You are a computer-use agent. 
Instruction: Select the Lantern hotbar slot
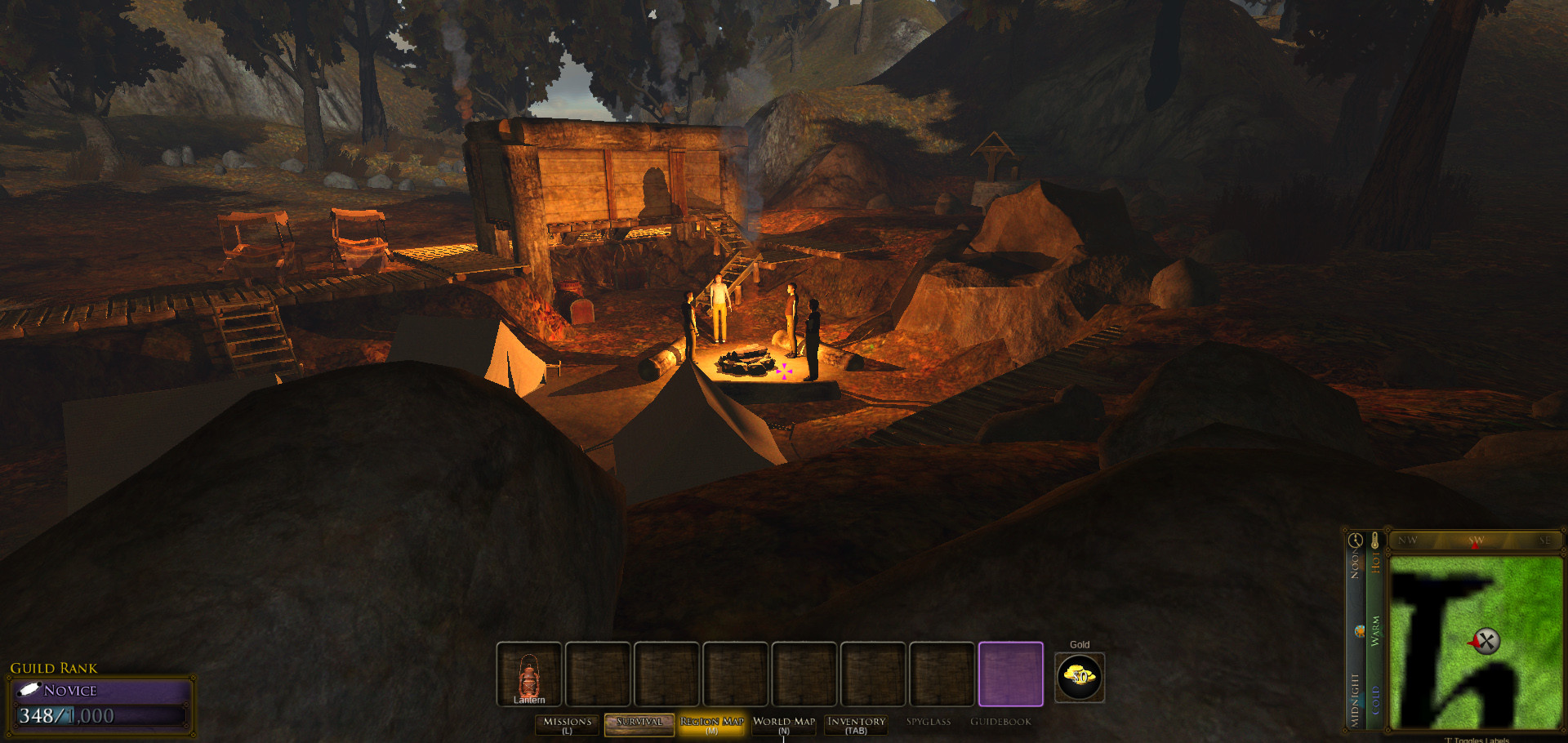(529, 674)
